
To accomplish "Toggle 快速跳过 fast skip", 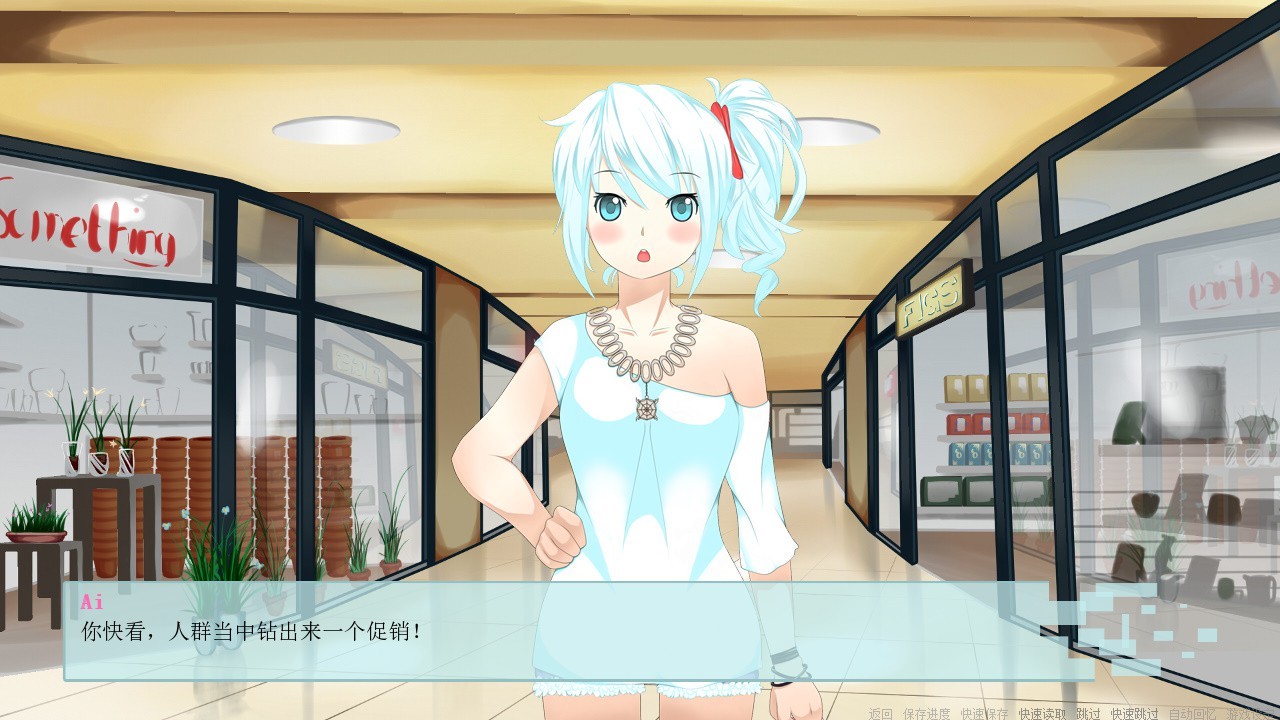I will (1134, 713).
